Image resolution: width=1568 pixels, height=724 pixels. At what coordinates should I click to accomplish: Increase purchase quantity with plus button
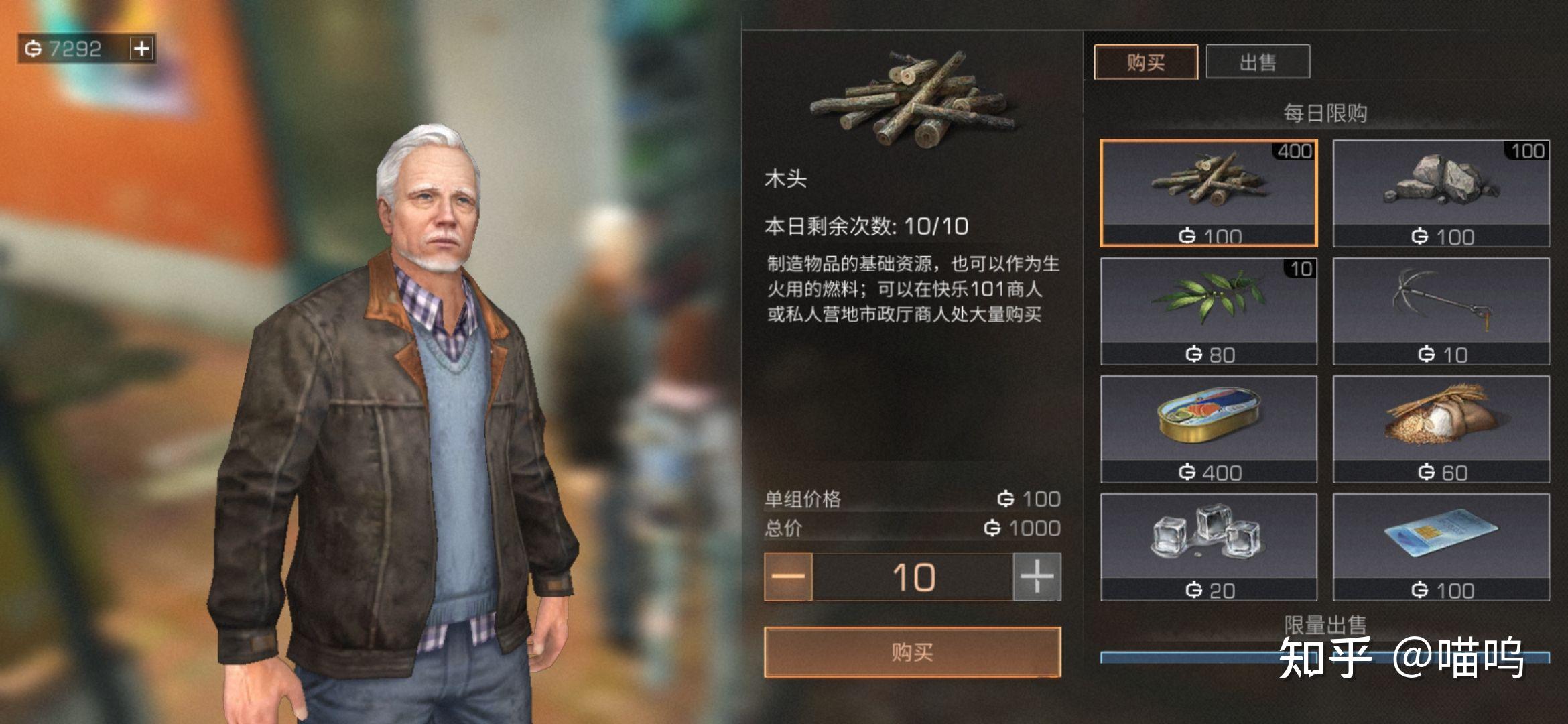coord(1037,577)
